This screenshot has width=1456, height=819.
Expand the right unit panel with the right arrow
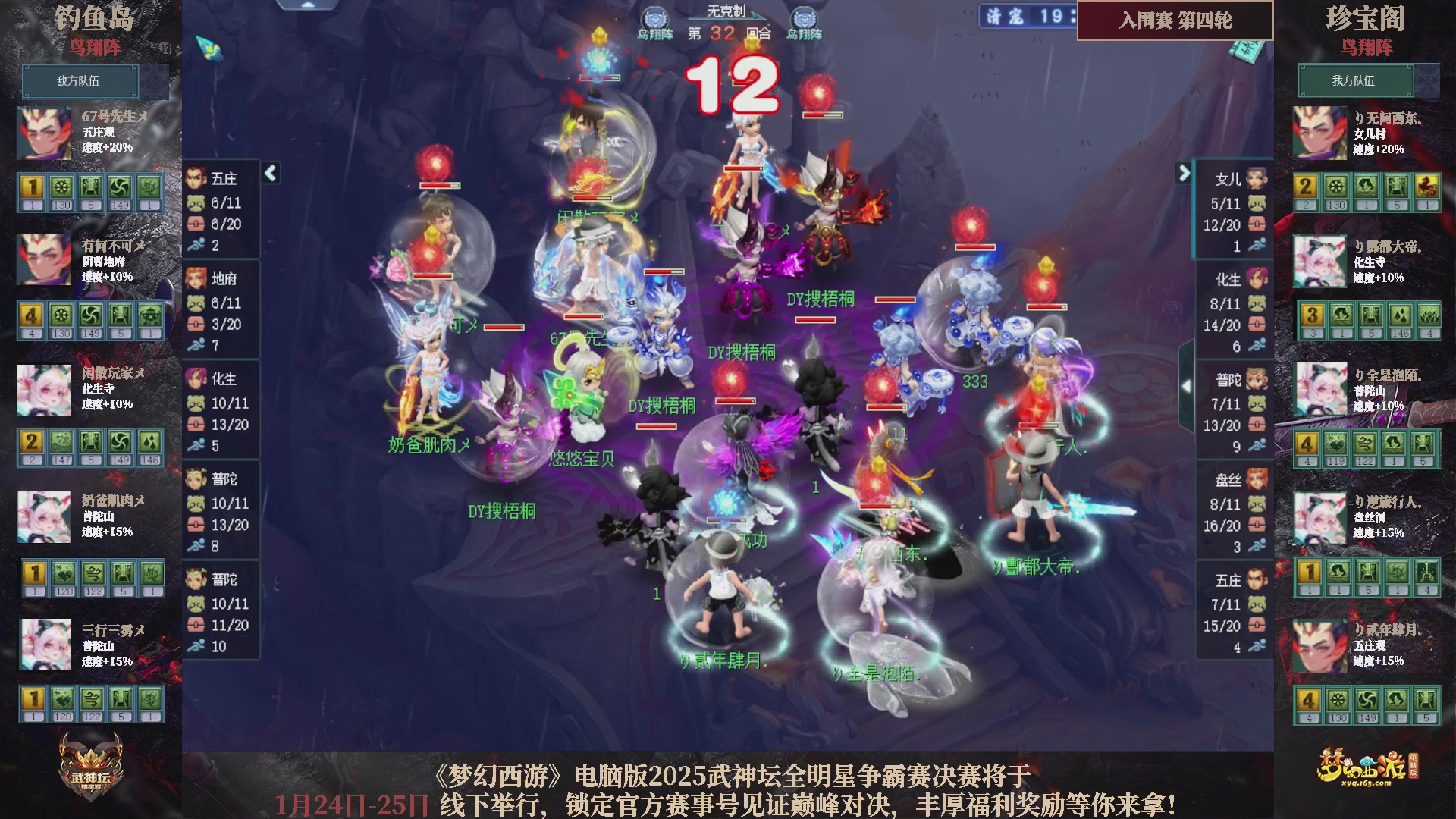(1183, 173)
